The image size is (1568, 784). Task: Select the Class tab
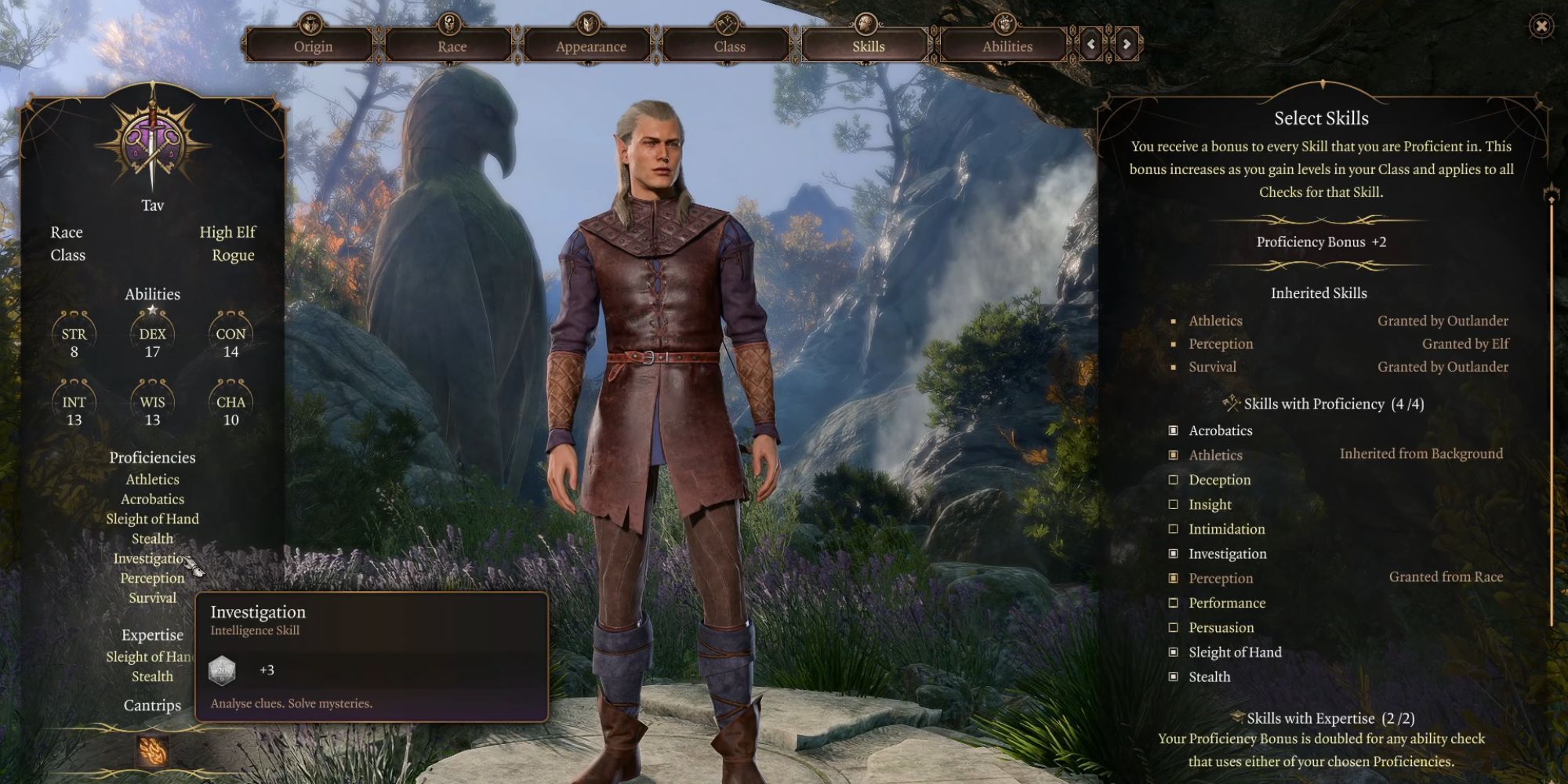click(729, 45)
